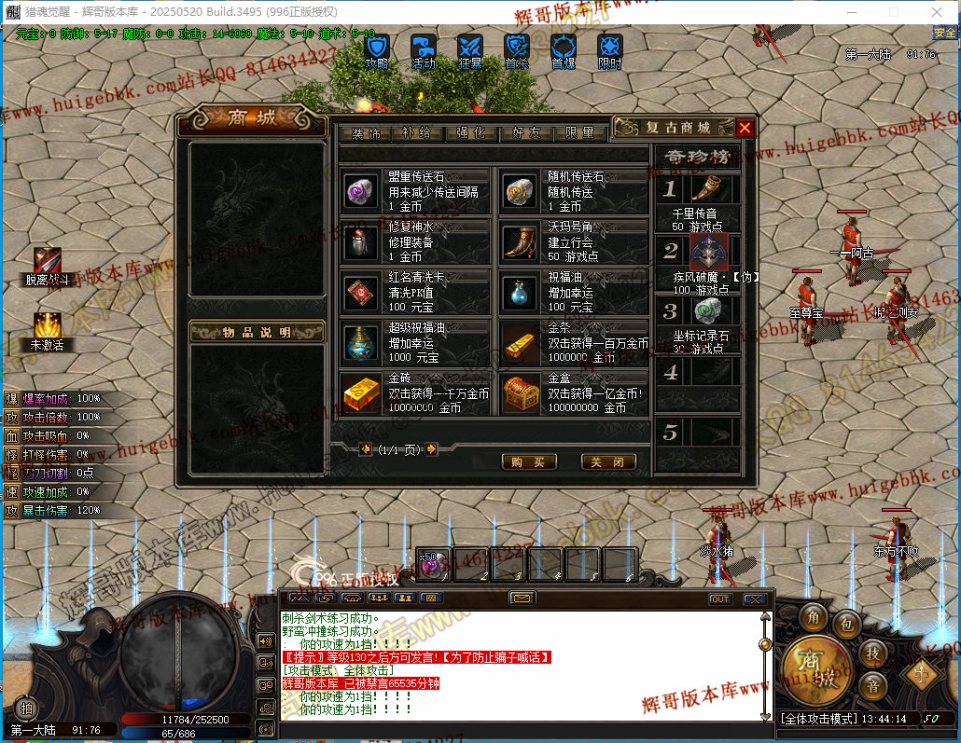
Task: Select the 金砖 gold brick item
Action: pos(414,393)
